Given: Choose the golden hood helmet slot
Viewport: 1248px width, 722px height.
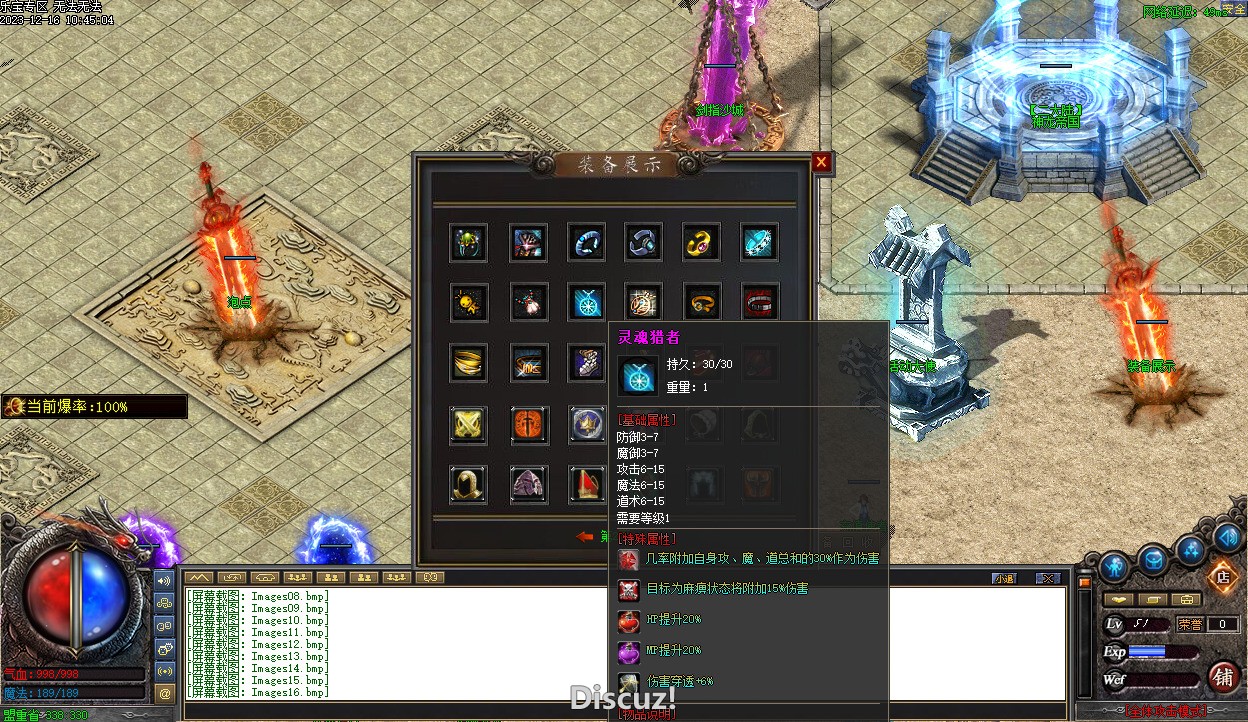Looking at the screenshot, I should [x=468, y=485].
